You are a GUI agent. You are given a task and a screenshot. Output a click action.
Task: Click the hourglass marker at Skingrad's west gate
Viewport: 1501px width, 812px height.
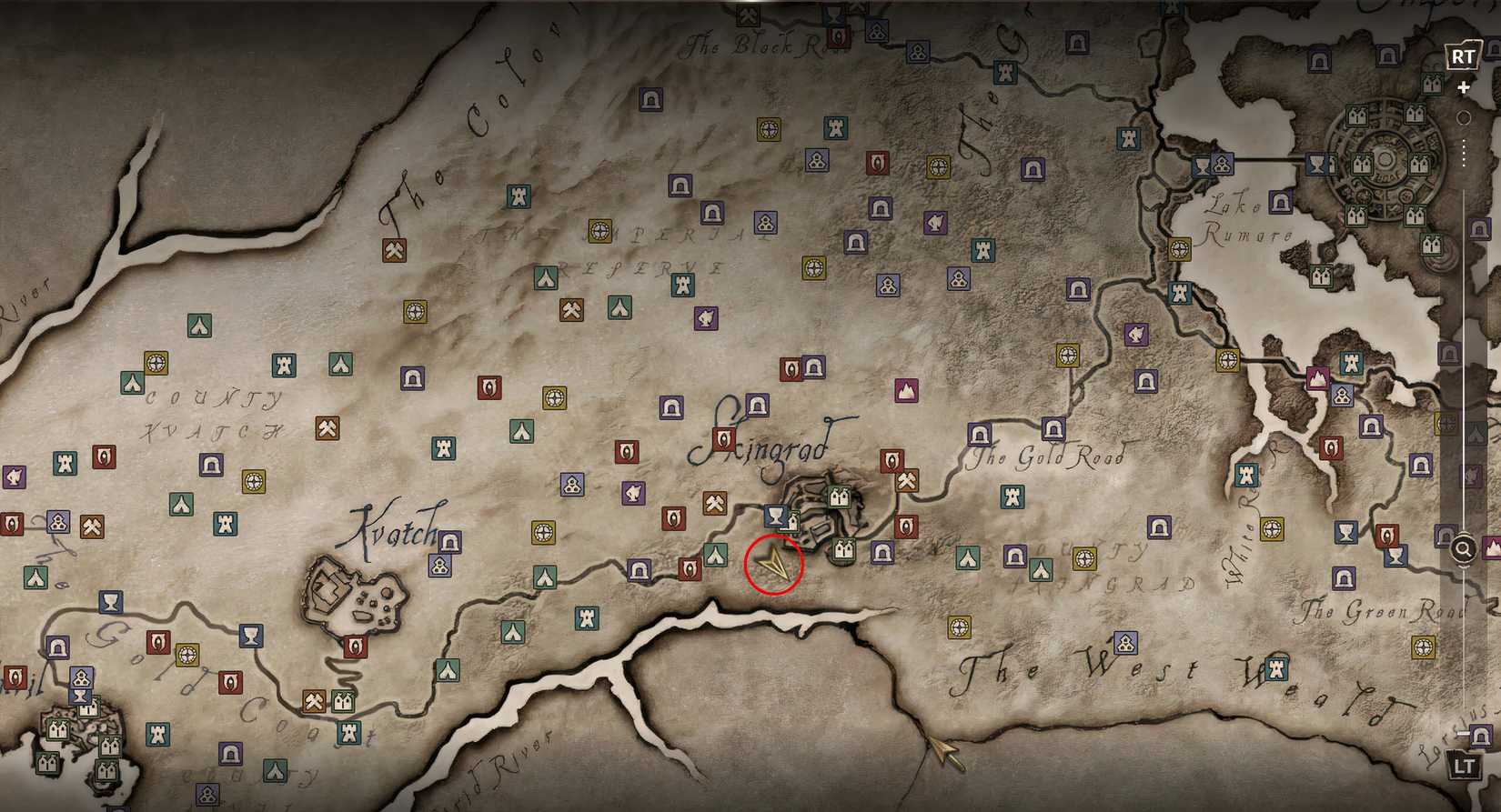776,514
